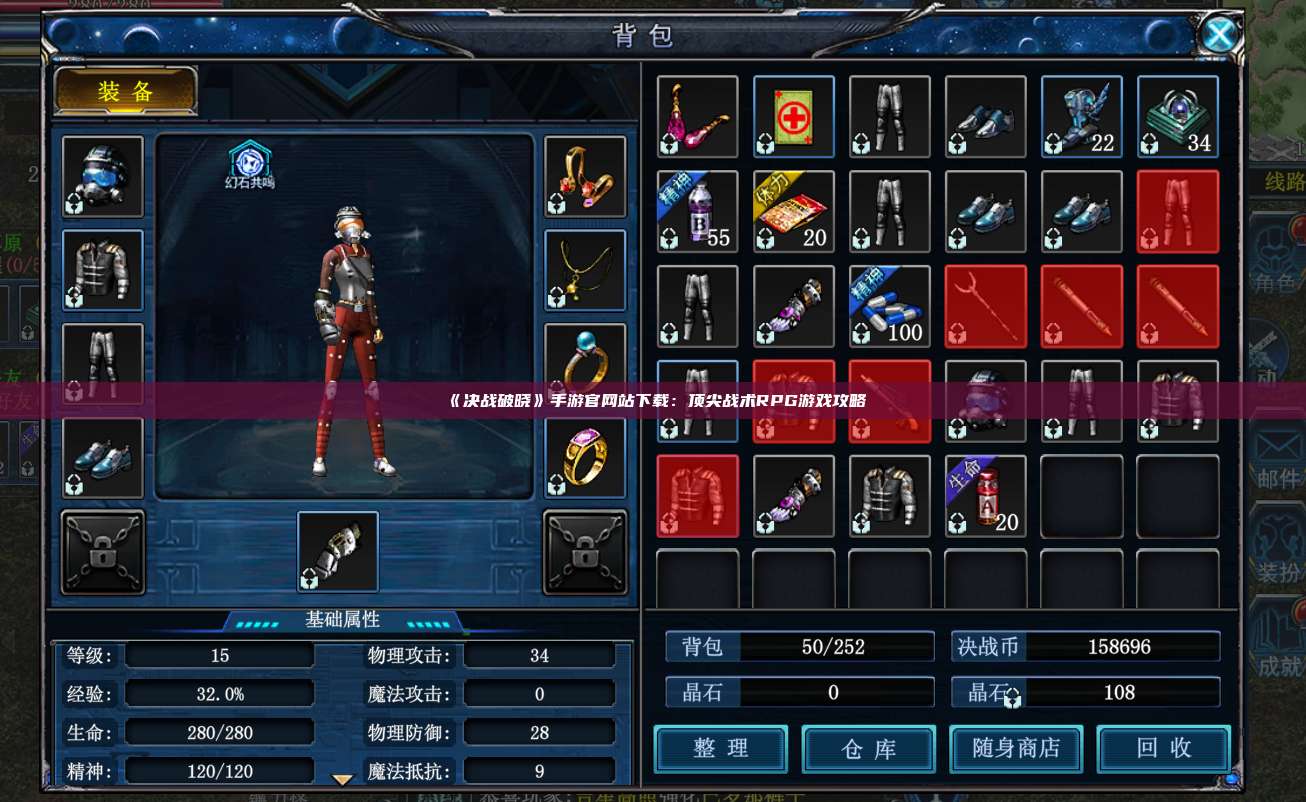The width and height of the screenshot is (1306, 802).
Task: Select the equipped necklace slot
Action: point(585,270)
